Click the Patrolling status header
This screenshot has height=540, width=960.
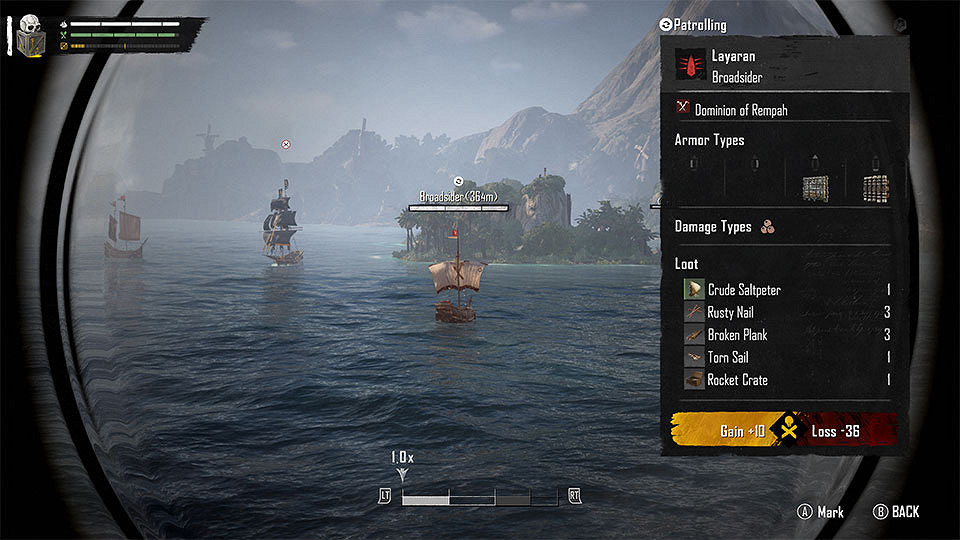pos(693,25)
